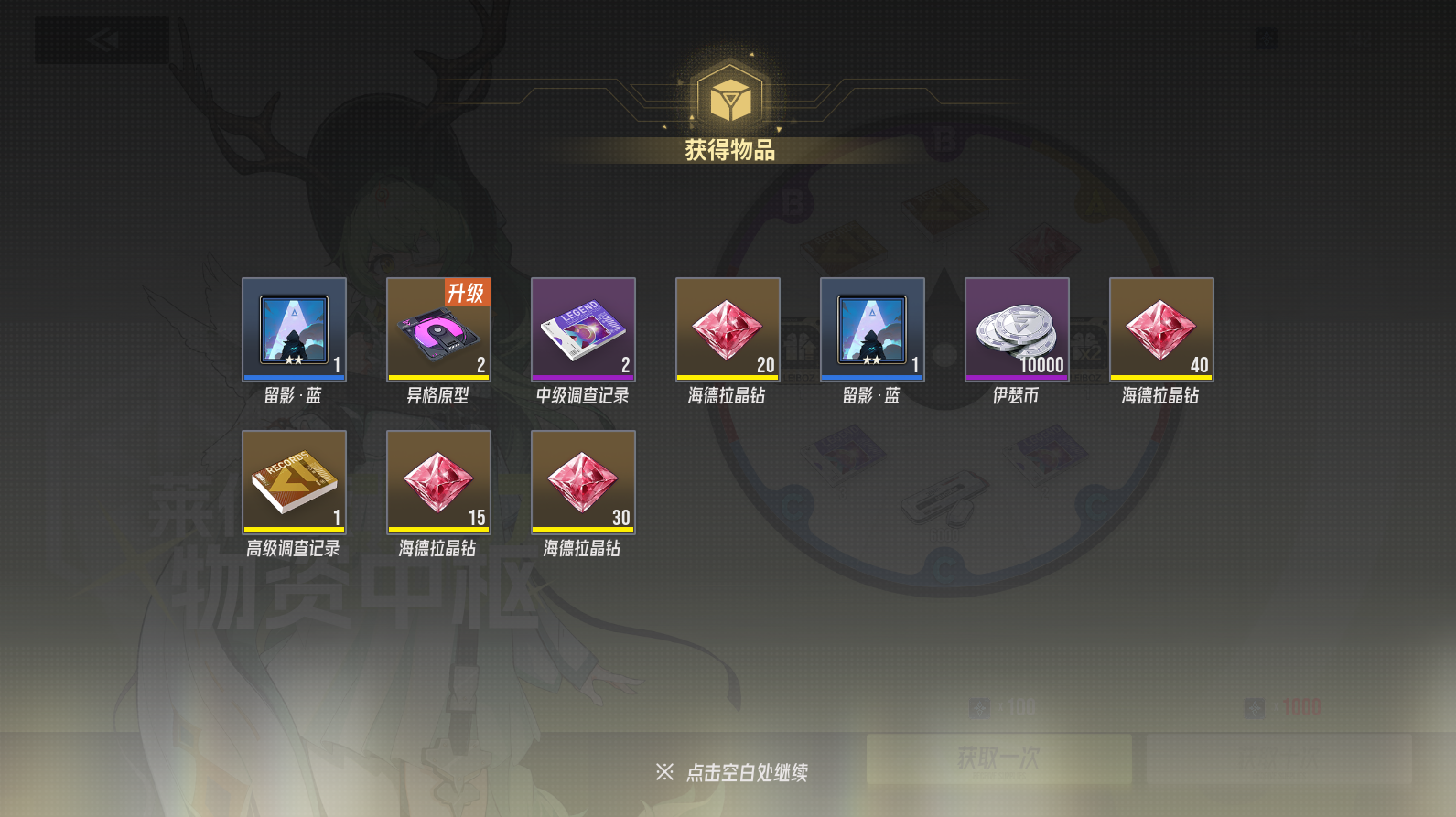This screenshot has width=1456, height=817.
Task: Click the 高级调查记录 records book icon
Action: tap(293, 480)
